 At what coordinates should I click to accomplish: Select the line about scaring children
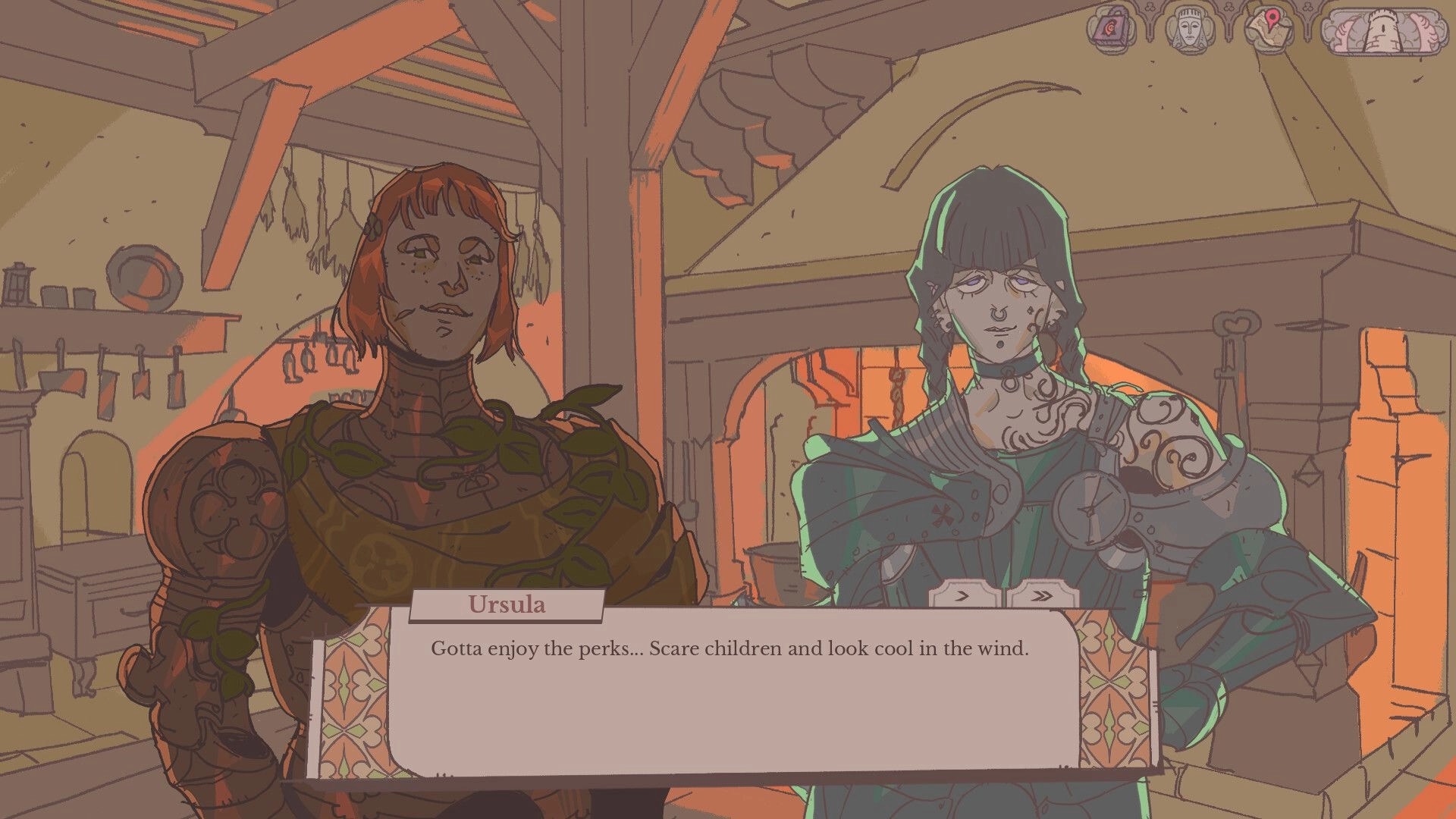730,649
